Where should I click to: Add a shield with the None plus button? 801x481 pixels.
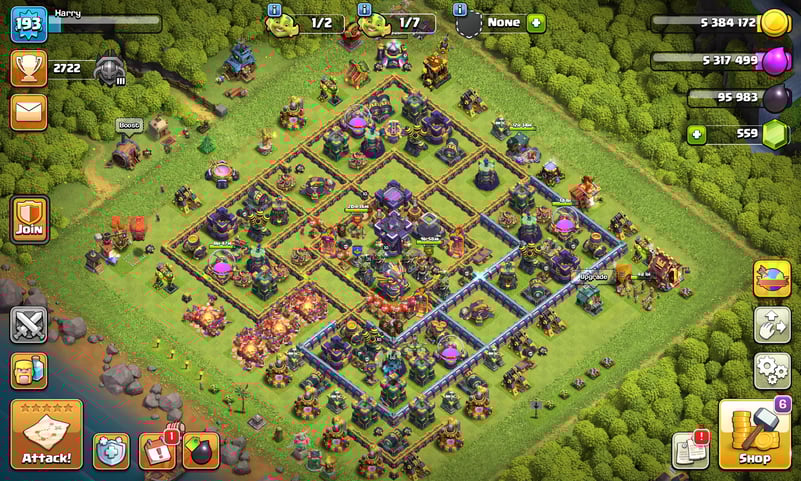tap(536, 22)
